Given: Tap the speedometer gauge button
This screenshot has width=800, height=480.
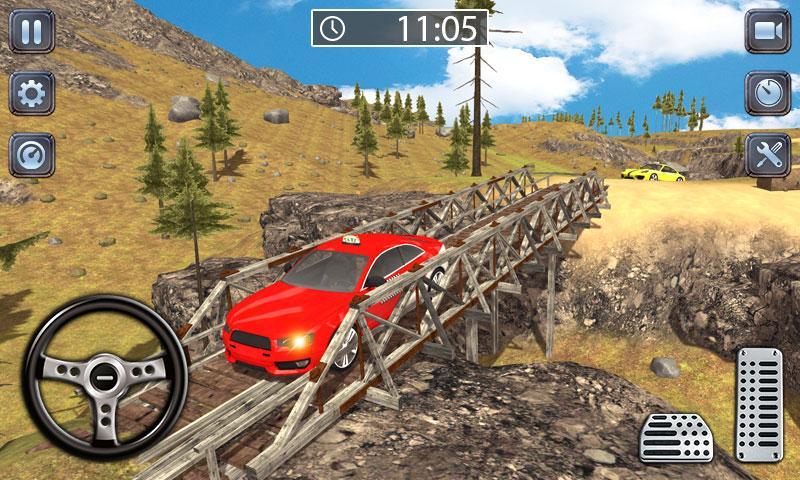Looking at the screenshot, I should coord(32,155).
